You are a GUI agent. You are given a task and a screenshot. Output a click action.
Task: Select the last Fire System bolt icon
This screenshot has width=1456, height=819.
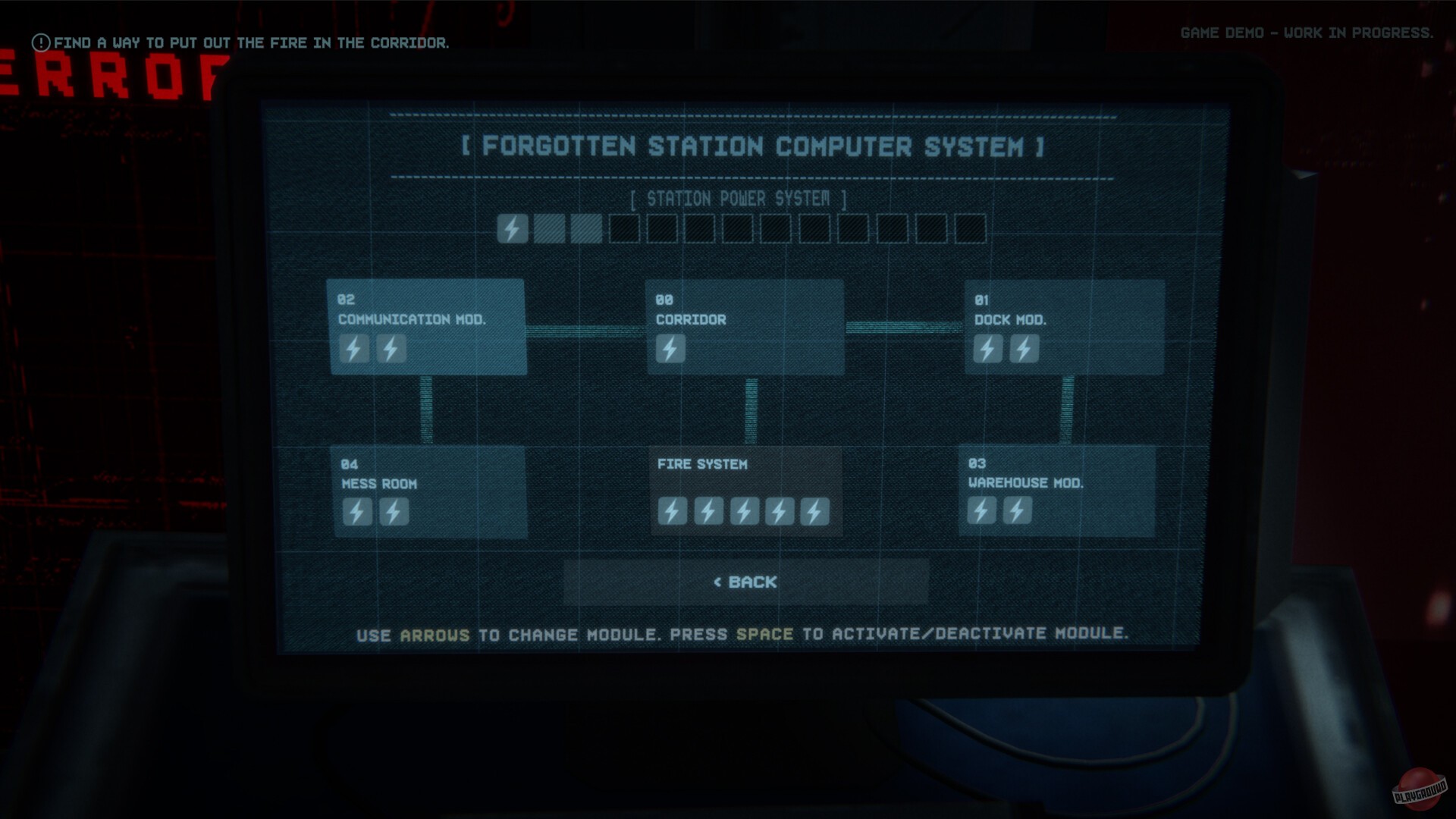814,510
